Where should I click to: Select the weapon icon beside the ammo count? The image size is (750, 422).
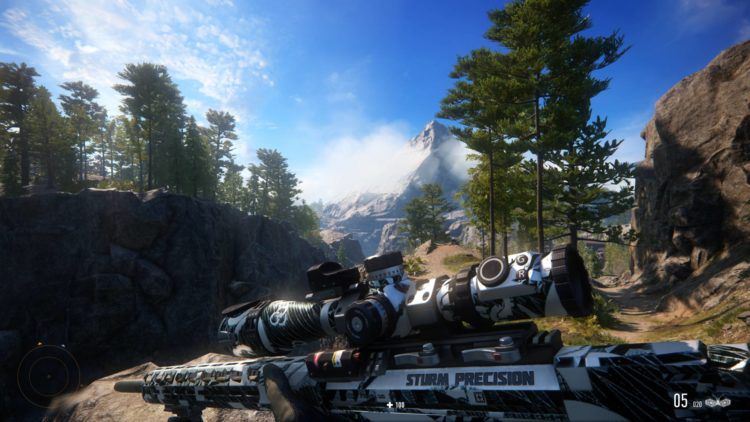717,402
